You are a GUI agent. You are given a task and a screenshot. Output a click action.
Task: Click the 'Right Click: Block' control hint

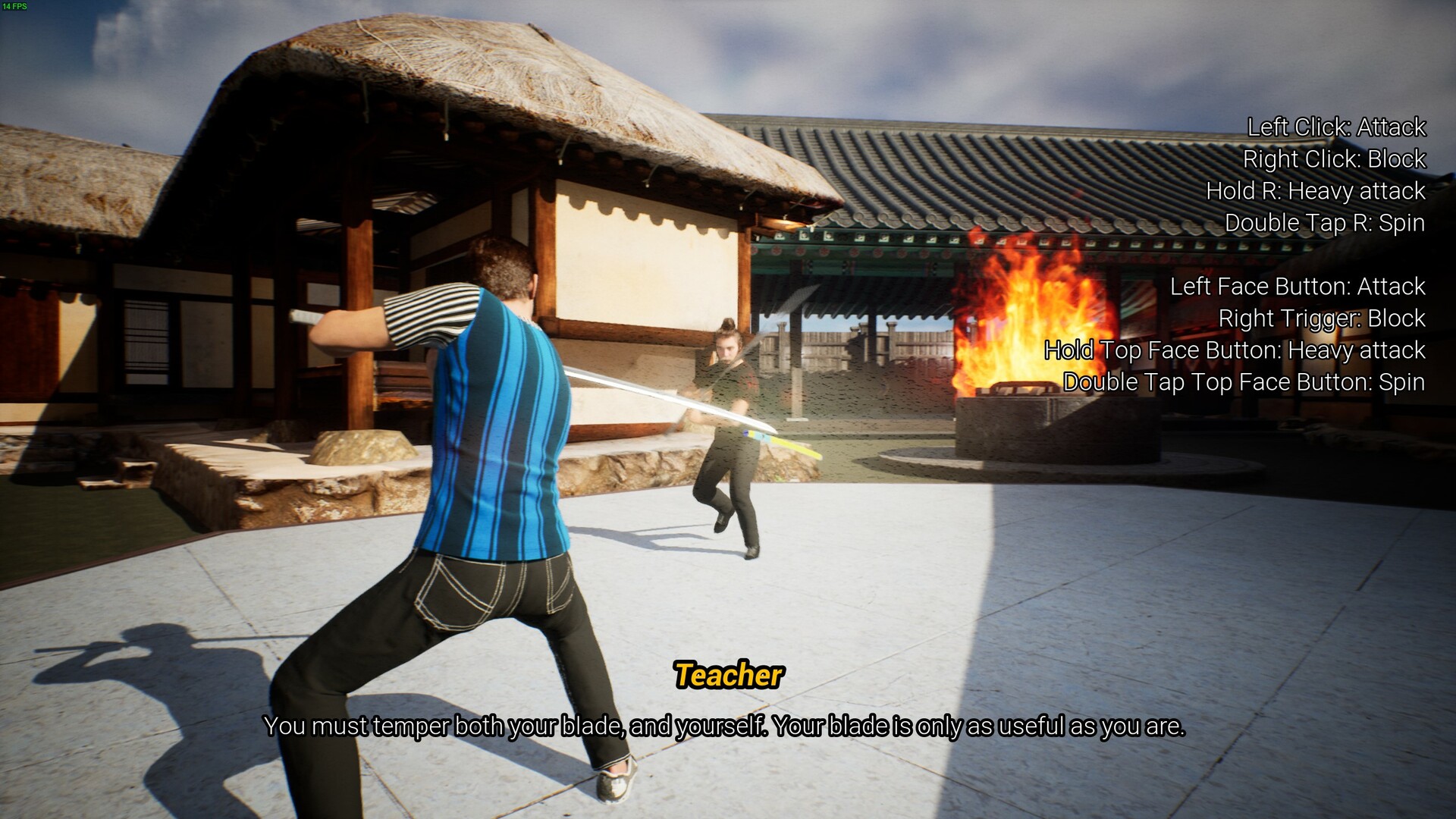click(1333, 159)
